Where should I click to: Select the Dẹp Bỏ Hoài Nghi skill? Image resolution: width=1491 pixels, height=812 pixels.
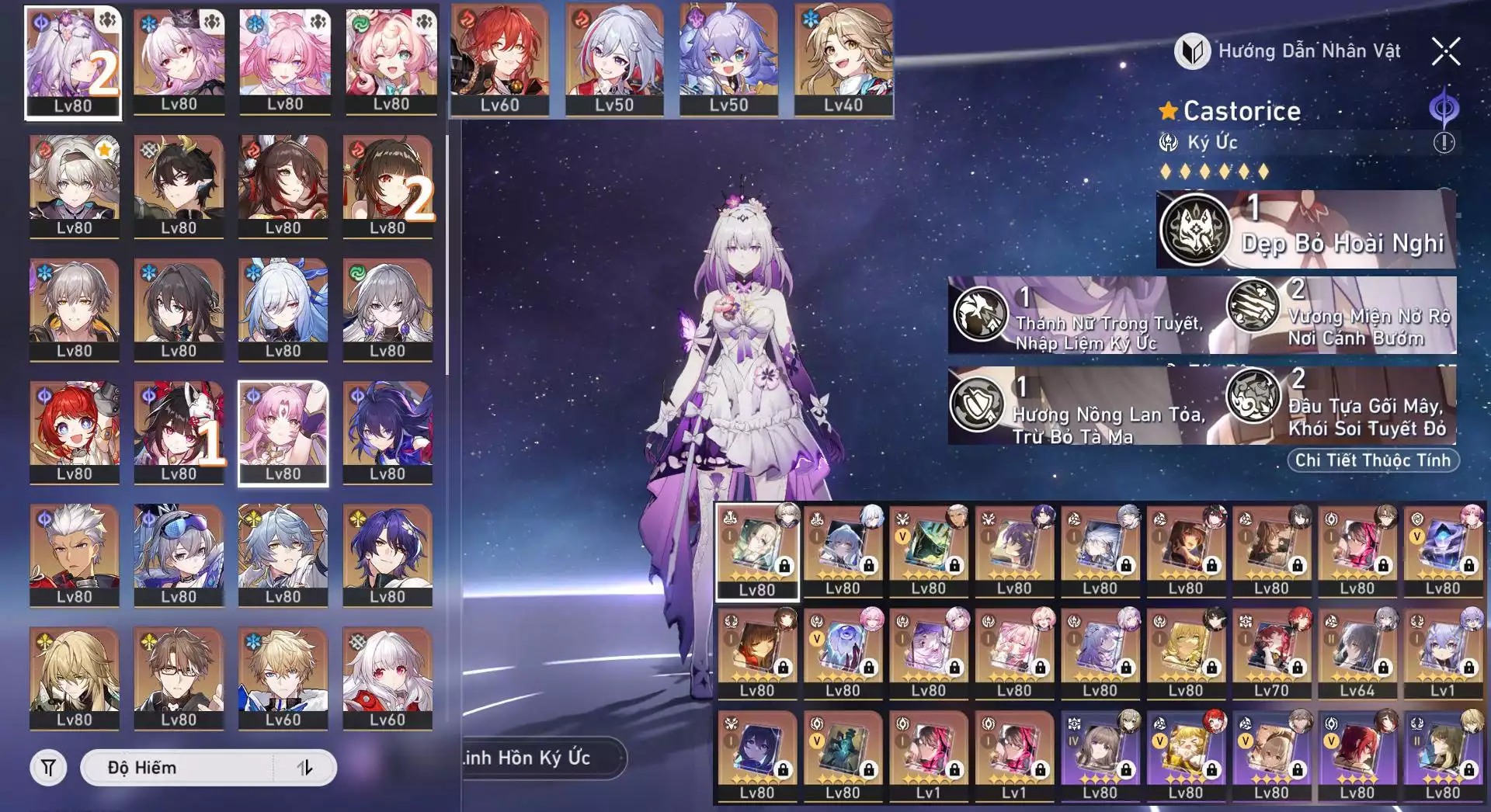point(1305,230)
